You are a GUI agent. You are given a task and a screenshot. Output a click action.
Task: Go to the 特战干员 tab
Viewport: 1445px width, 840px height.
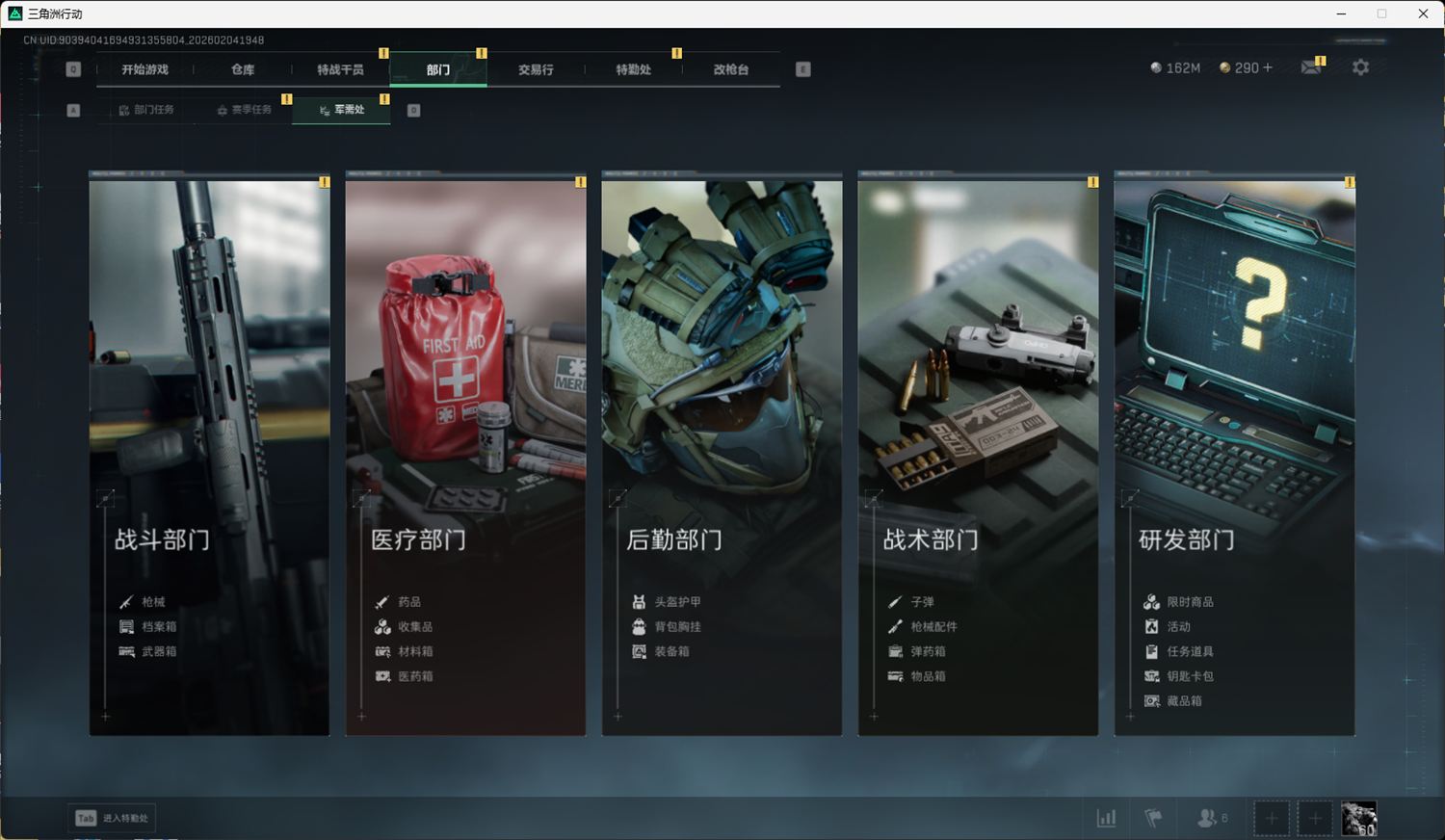pyautogui.click(x=340, y=69)
